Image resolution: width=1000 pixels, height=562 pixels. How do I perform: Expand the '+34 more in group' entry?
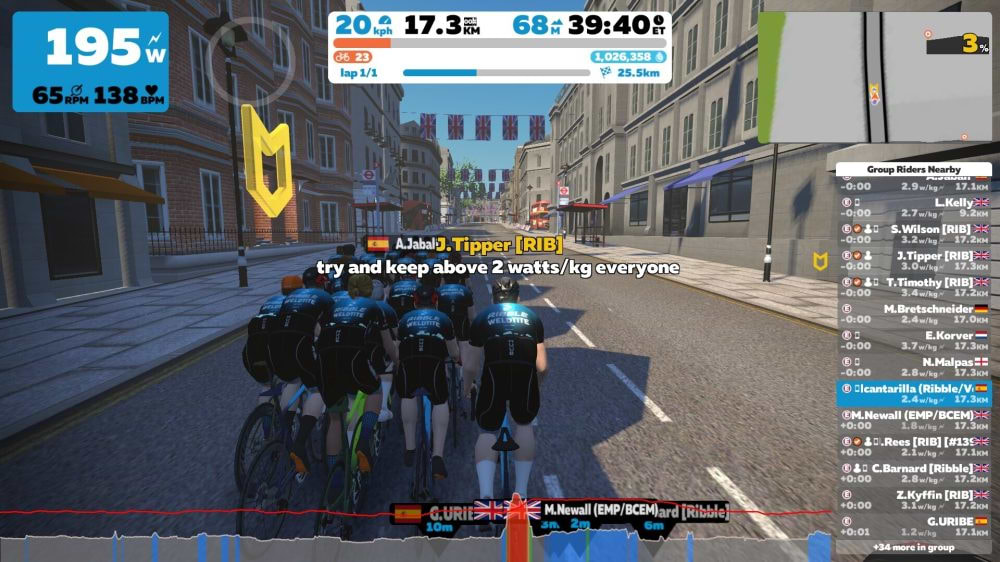click(914, 547)
